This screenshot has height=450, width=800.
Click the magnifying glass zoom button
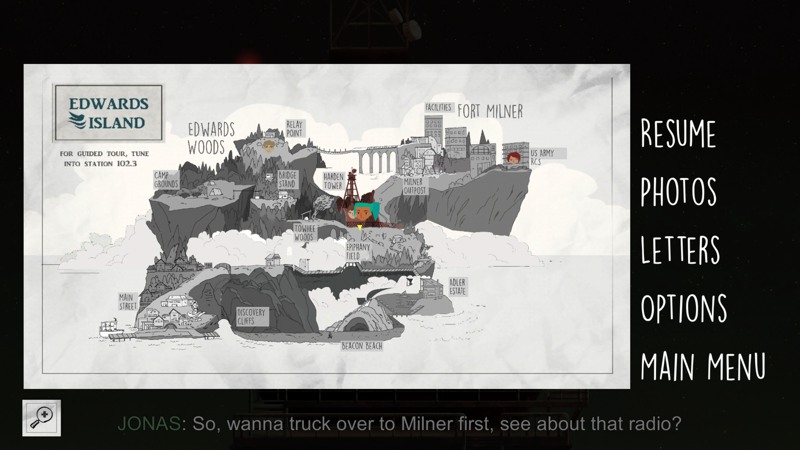pyautogui.click(x=42, y=418)
